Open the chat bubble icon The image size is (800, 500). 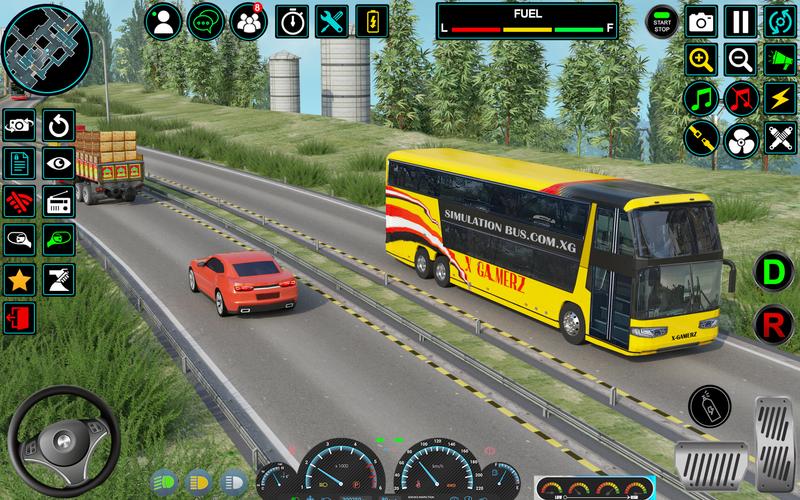(x=207, y=20)
